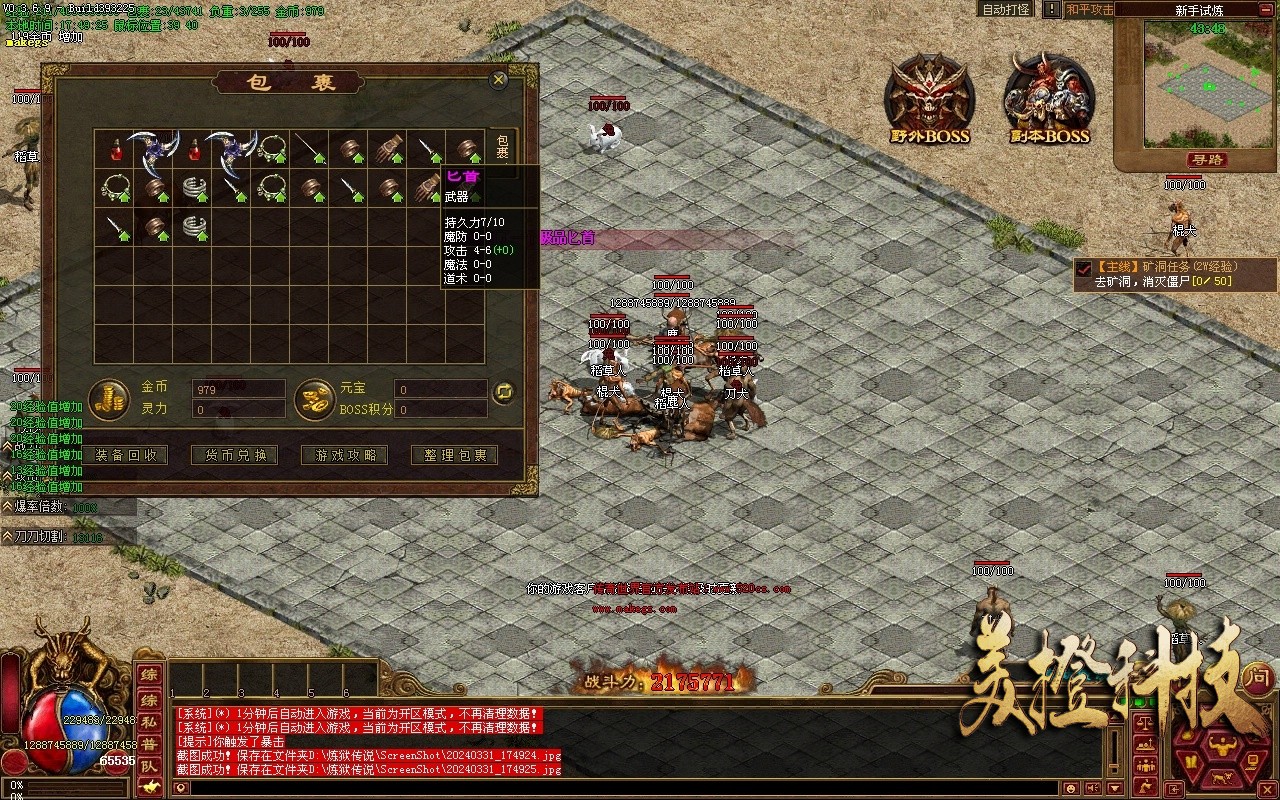Open the 野外BOSS field boss icon
Screen dimensions: 1280x800
point(930,98)
